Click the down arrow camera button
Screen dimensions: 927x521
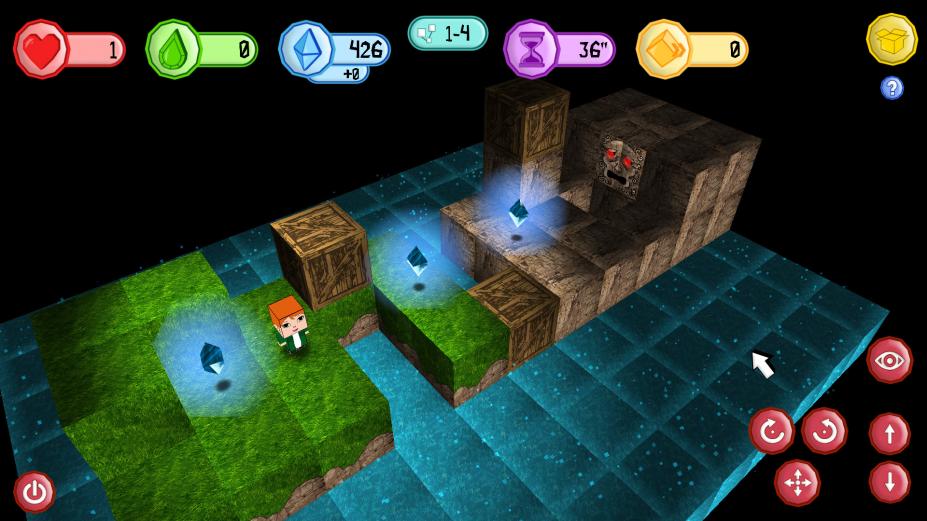pyautogui.click(x=889, y=482)
